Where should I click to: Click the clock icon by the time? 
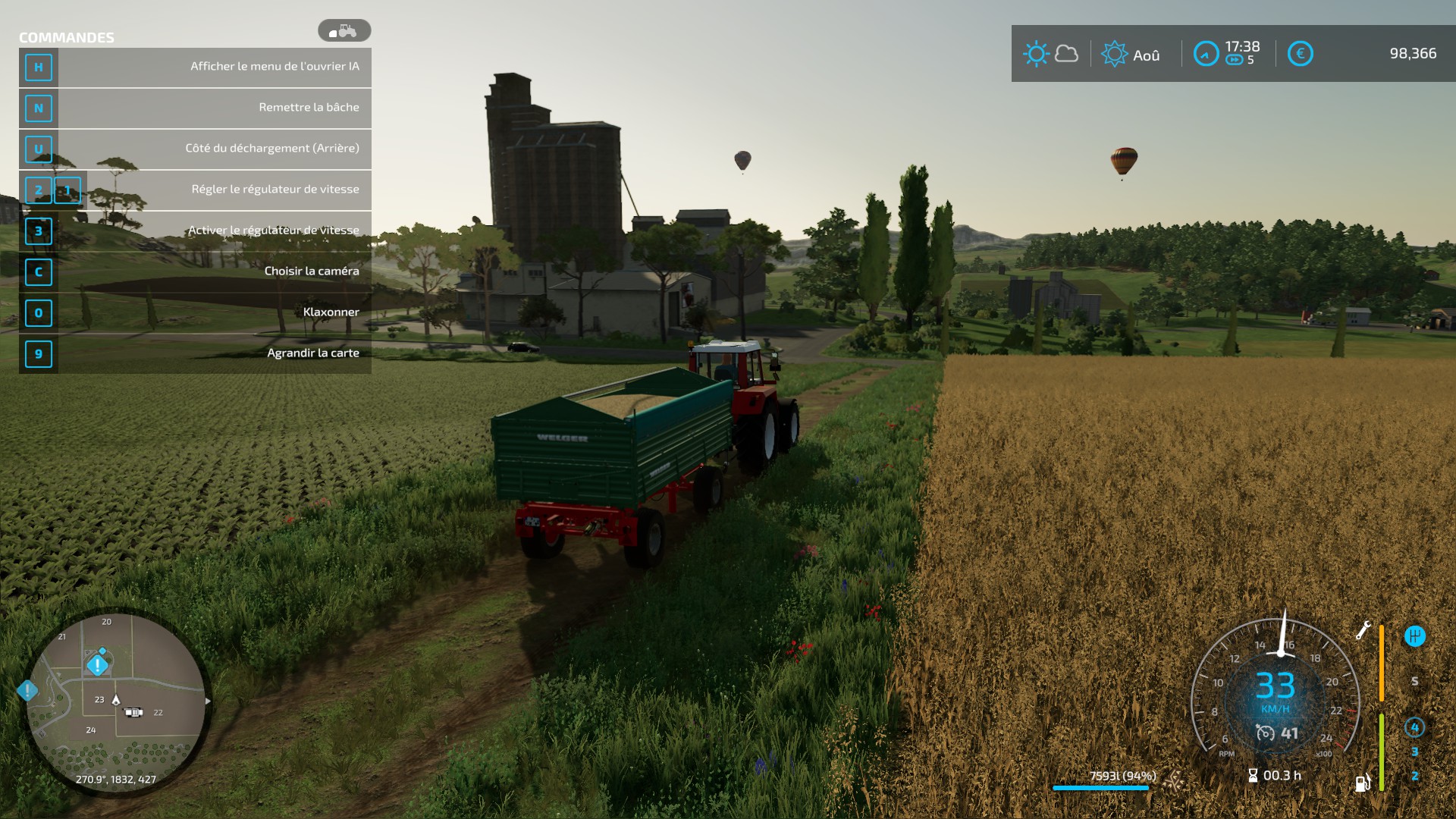[x=1206, y=54]
